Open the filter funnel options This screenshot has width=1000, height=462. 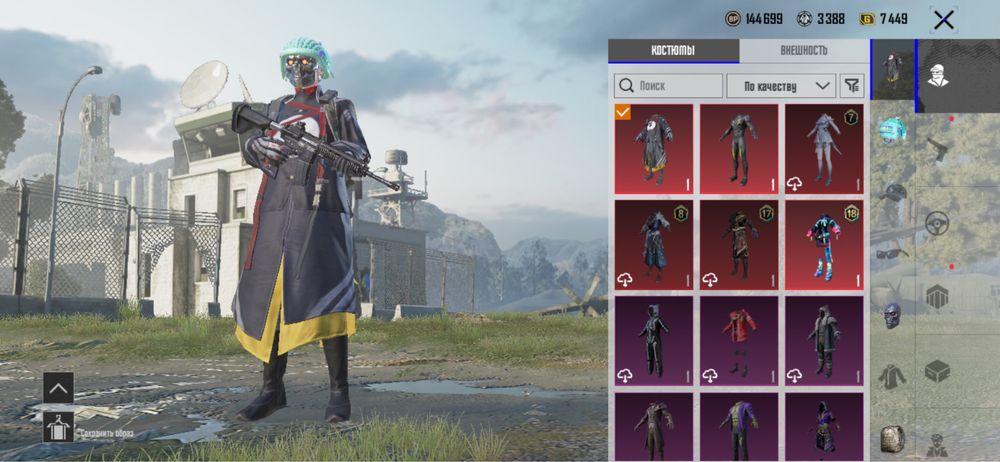click(x=851, y=86)
